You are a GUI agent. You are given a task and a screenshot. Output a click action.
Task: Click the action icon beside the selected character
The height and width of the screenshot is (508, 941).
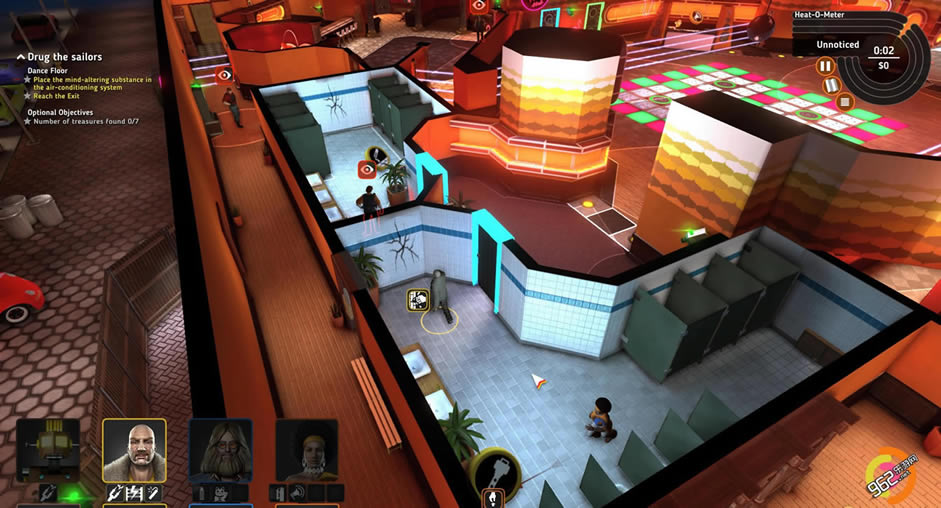418,299
